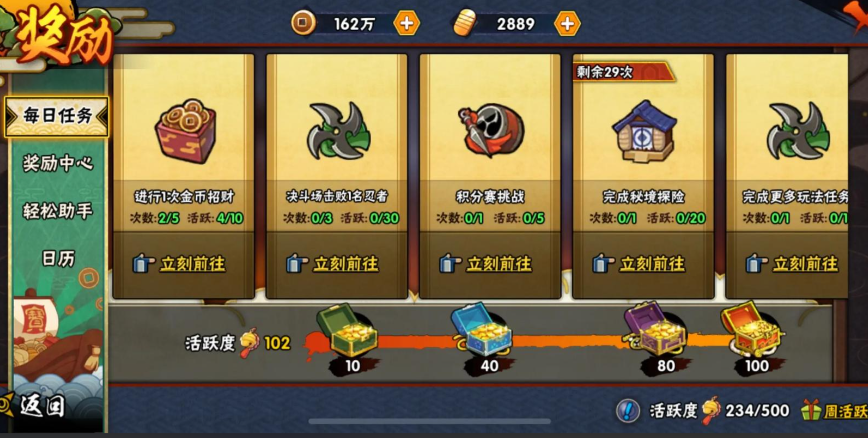
Task: Go to the 完成秘境探险 task
Action: click(x=643, y=264)
